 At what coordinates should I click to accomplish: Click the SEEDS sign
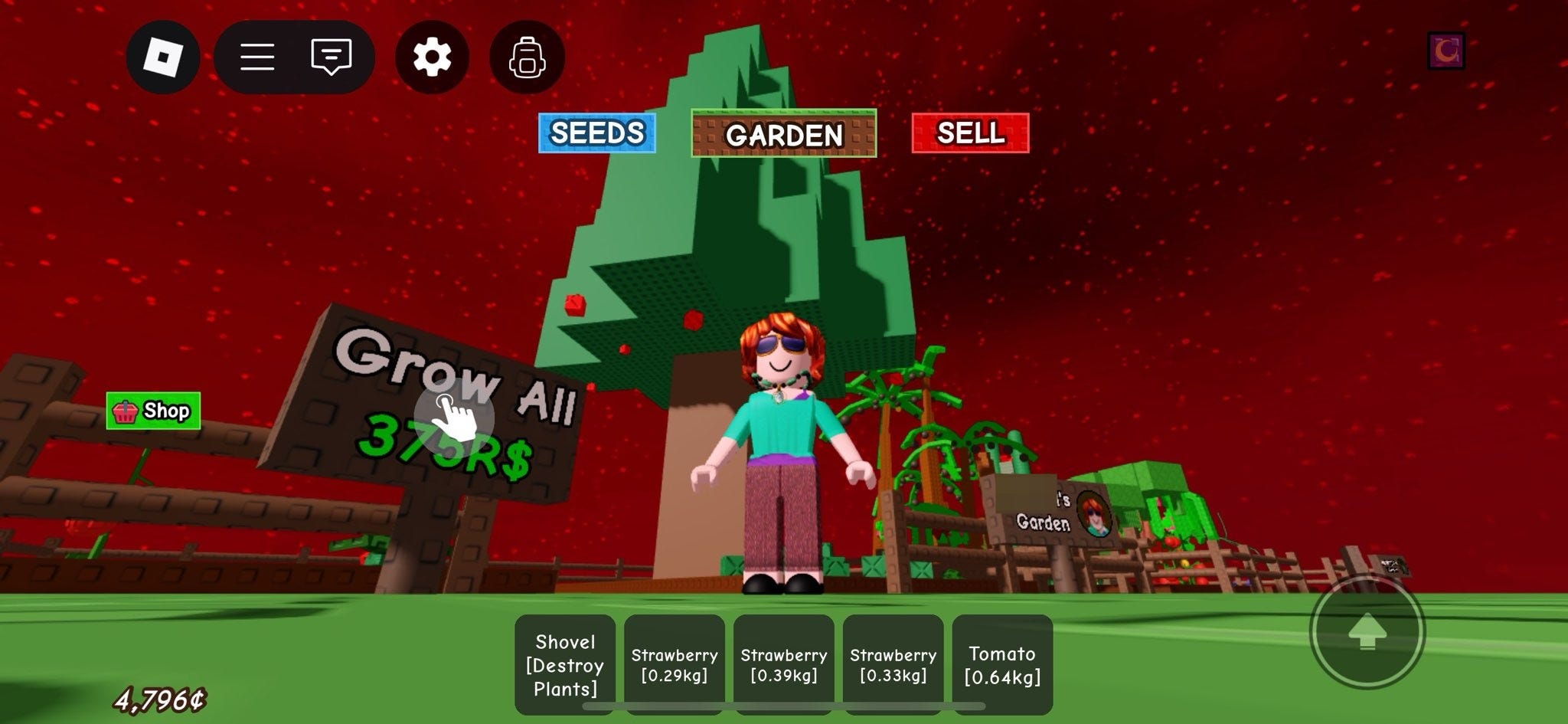[x=596, y=132]
